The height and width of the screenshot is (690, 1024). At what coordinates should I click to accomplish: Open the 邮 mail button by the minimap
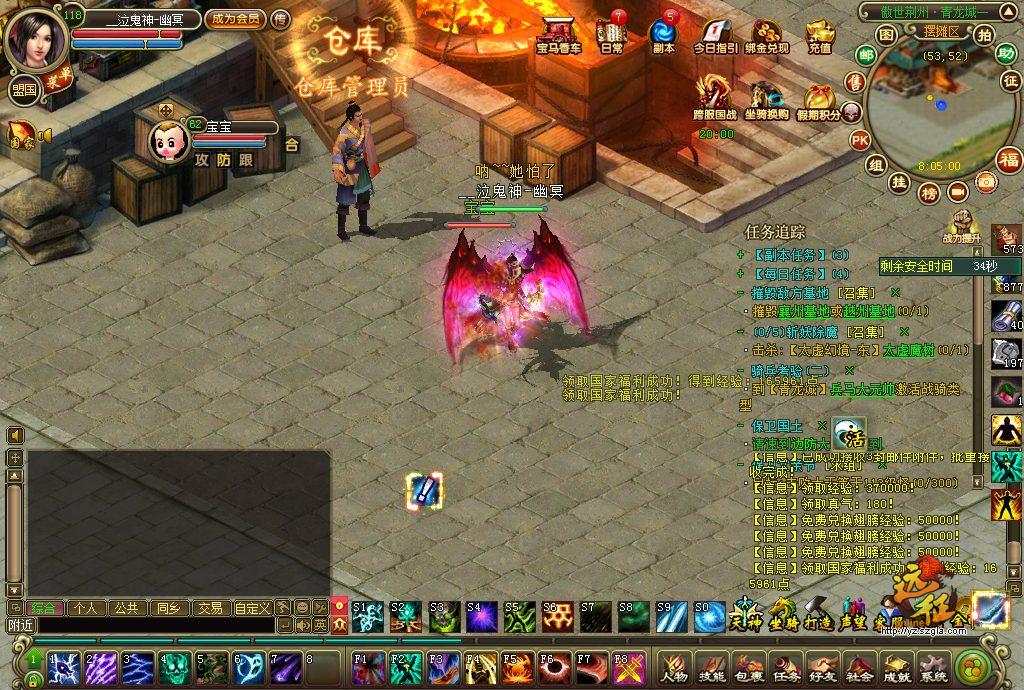(866, 55)
